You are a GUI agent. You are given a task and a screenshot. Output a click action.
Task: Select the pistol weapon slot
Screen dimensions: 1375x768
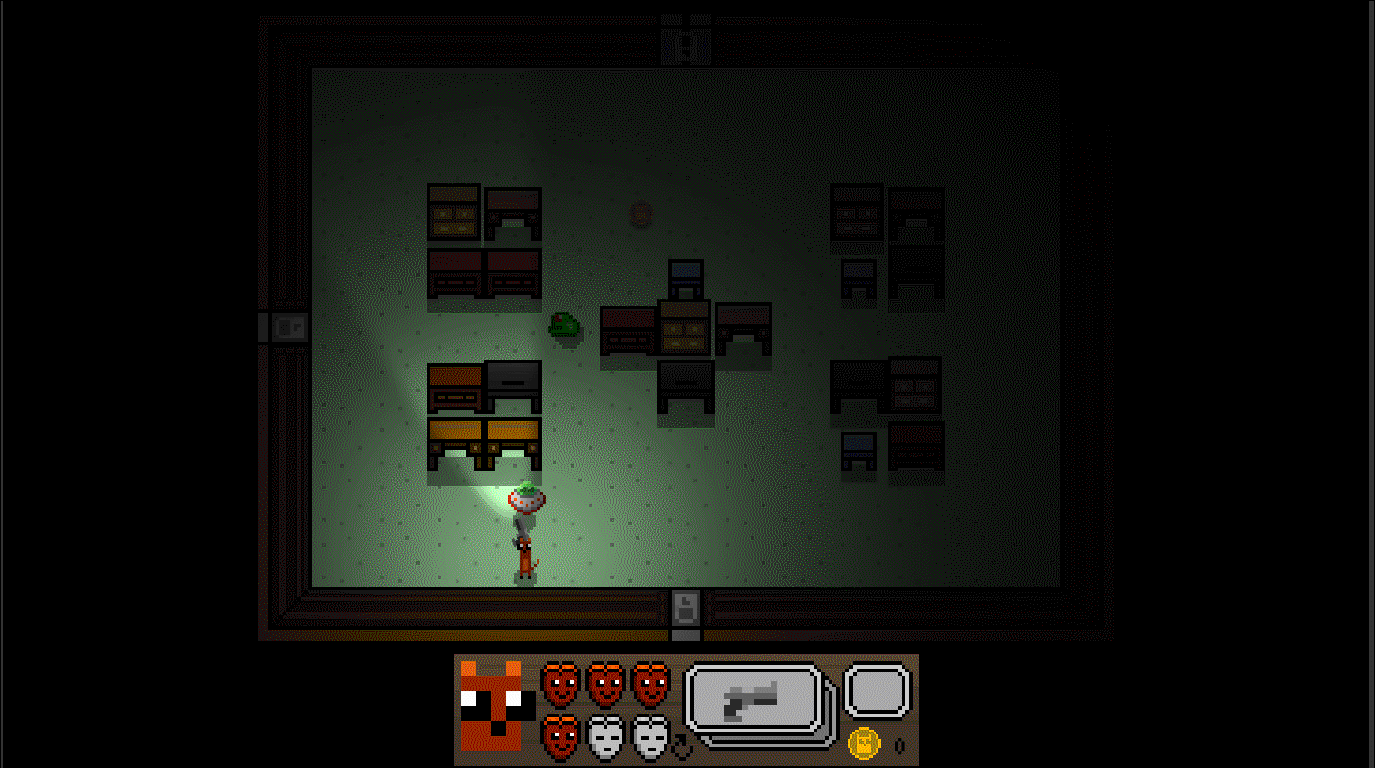pyautogui.click(x=756, y=698)
